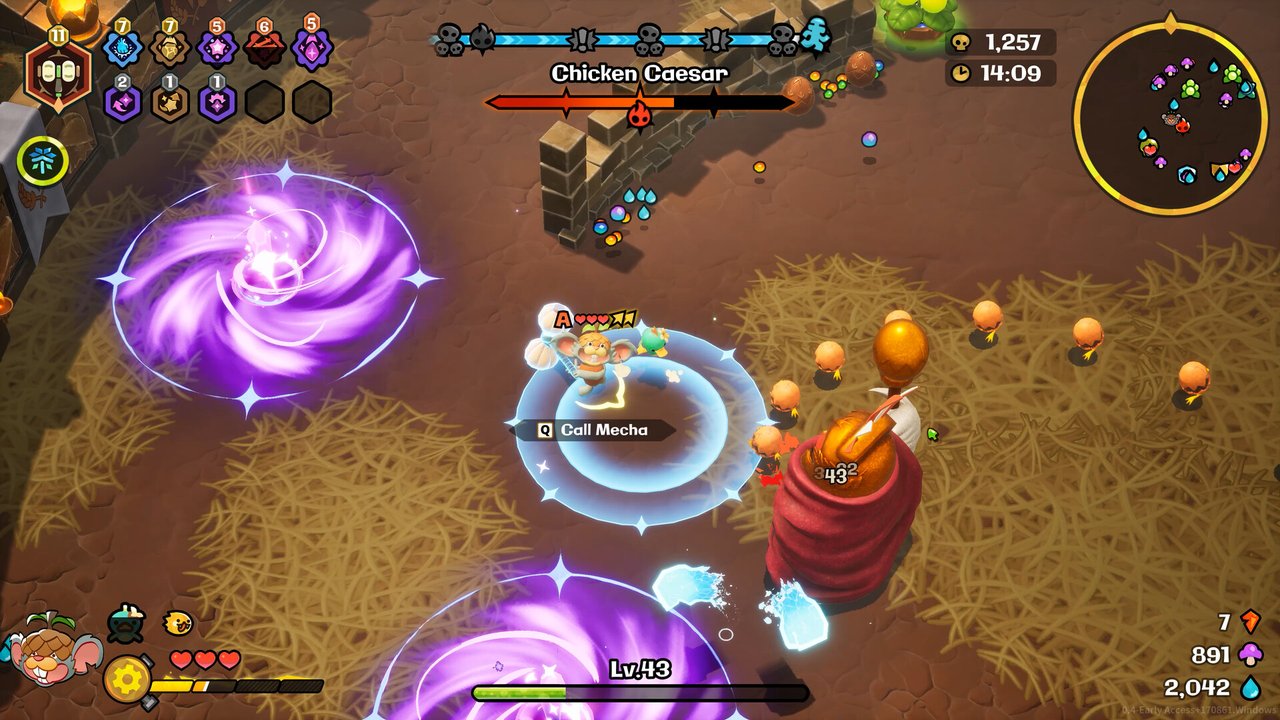The image size is (1280, 720).
Task: Click the Chicken Caesar boss flame marker
Action: [639, 115]
